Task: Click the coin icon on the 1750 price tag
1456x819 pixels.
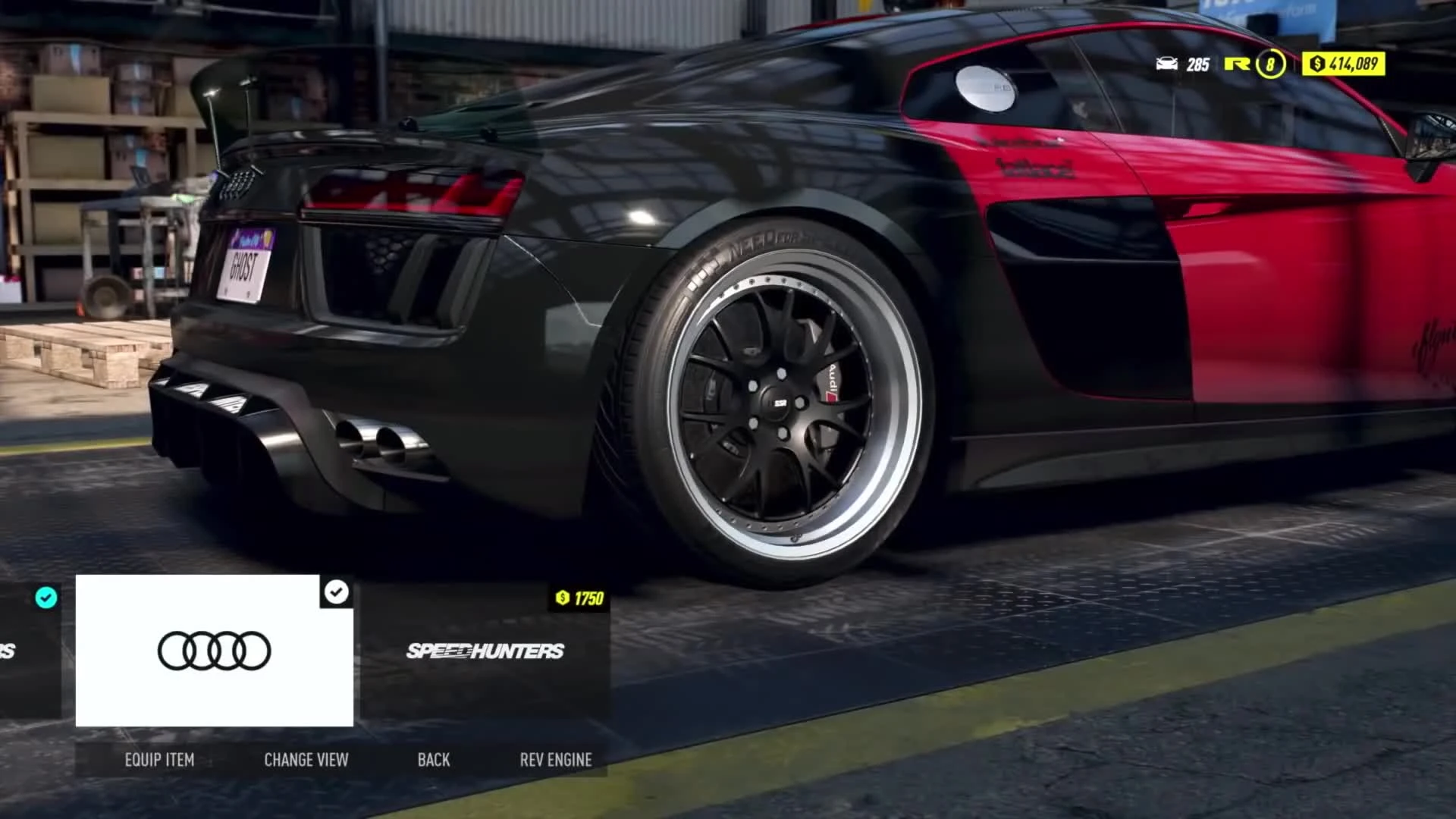Action: coord(563,598)
